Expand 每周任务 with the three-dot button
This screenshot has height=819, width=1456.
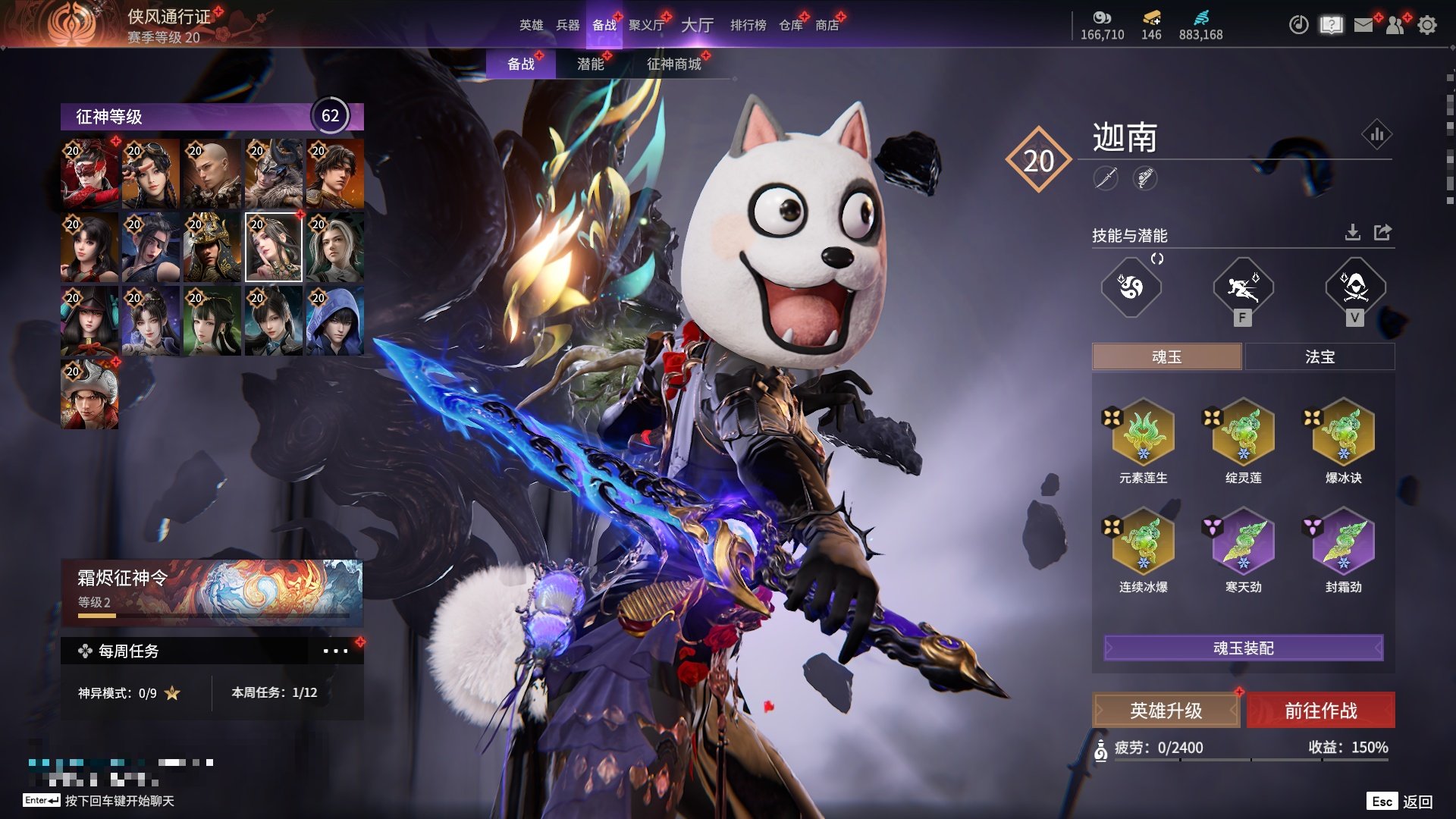pos(335,651)
